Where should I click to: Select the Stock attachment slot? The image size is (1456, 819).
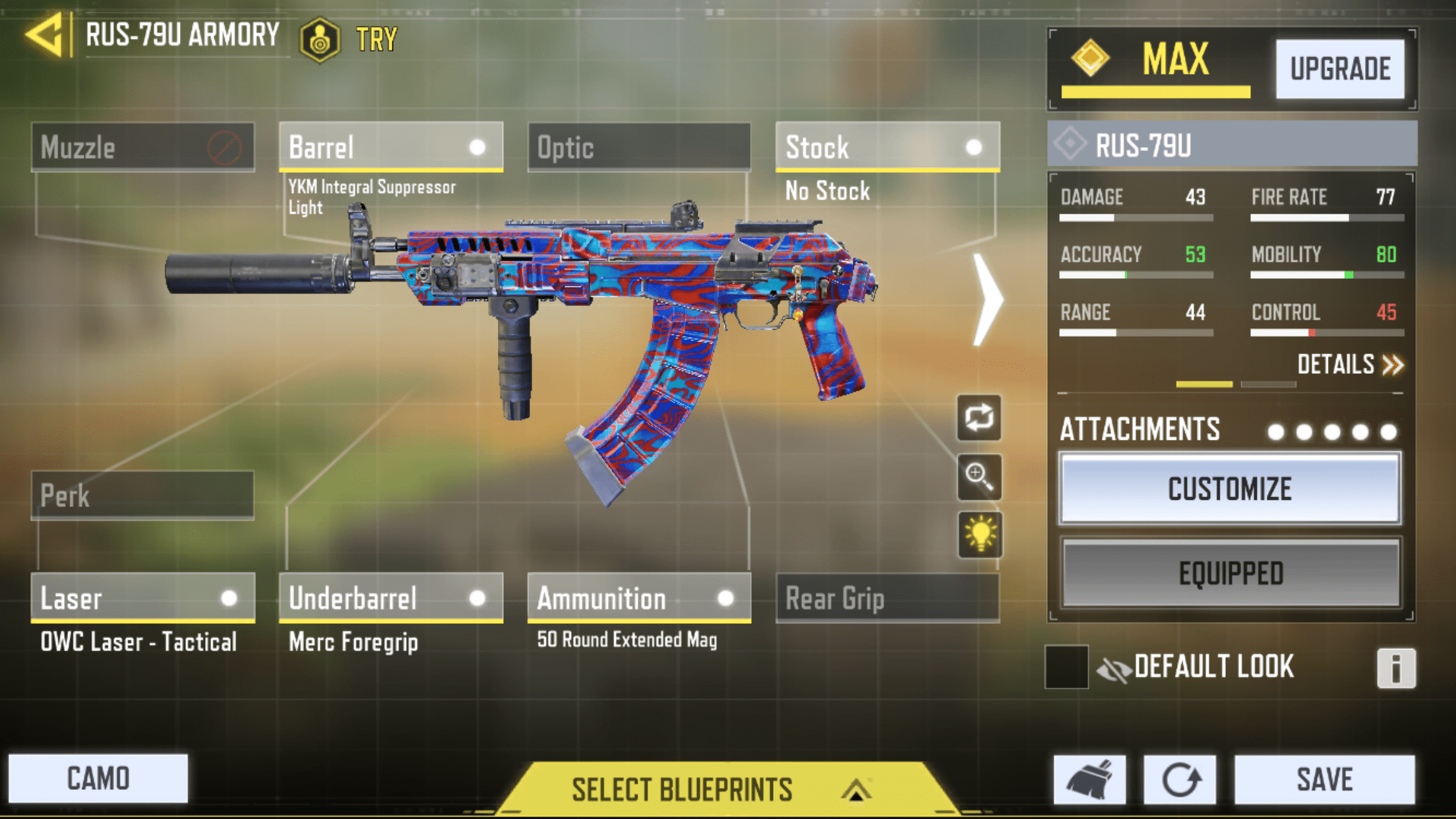click(887, 147)
